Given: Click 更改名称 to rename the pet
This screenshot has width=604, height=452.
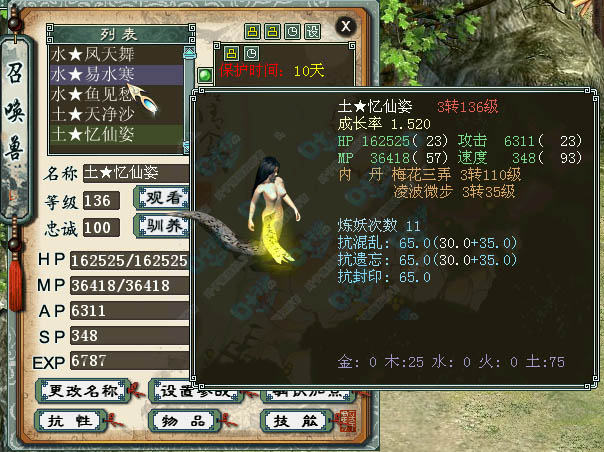Looking at the screenshot, I should tap(83, 389).
